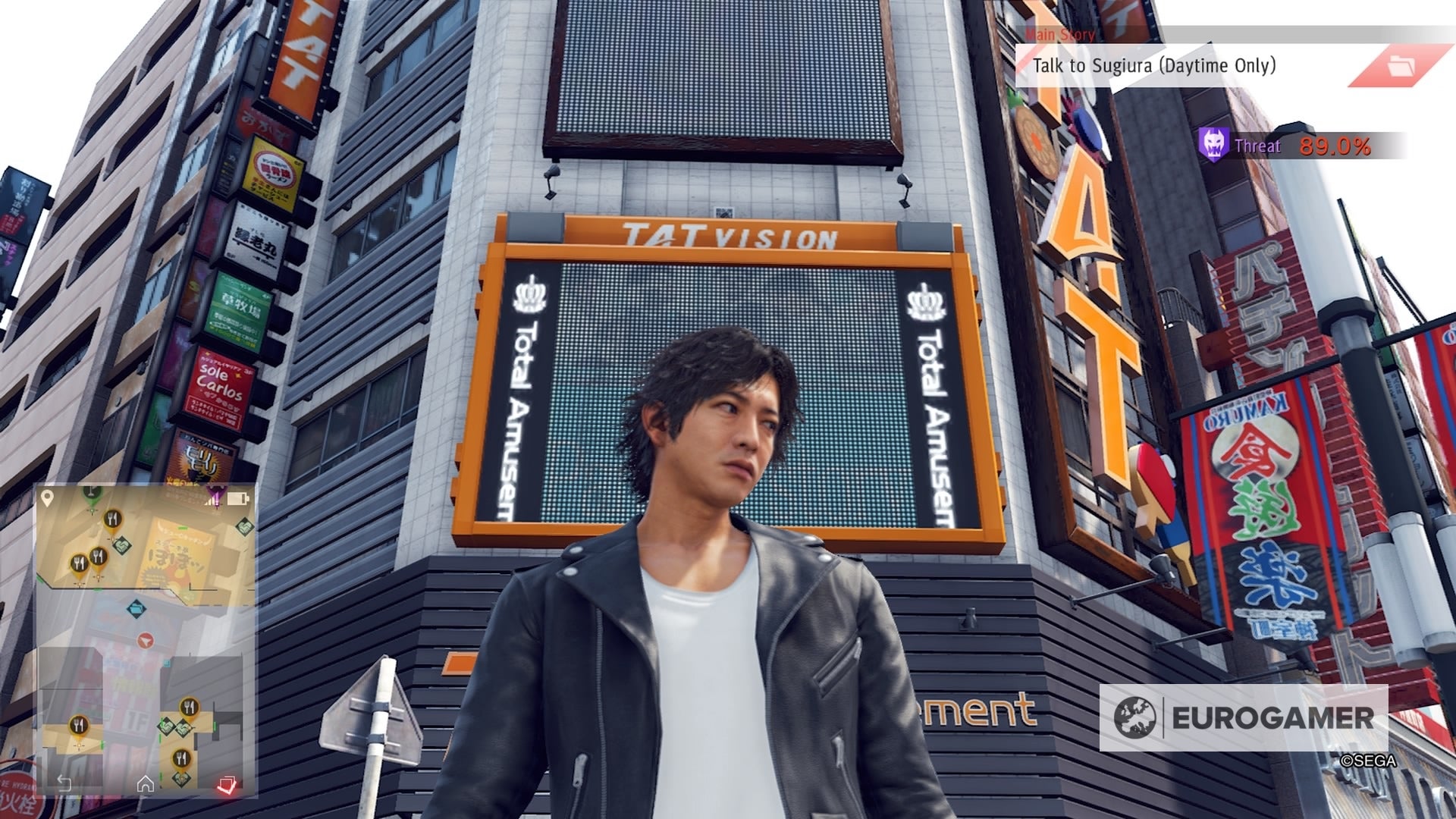This screenshot has width=1456, height=819.
Task: Select the purple Threat monster icon
Action: click(x=1213, y=144)
